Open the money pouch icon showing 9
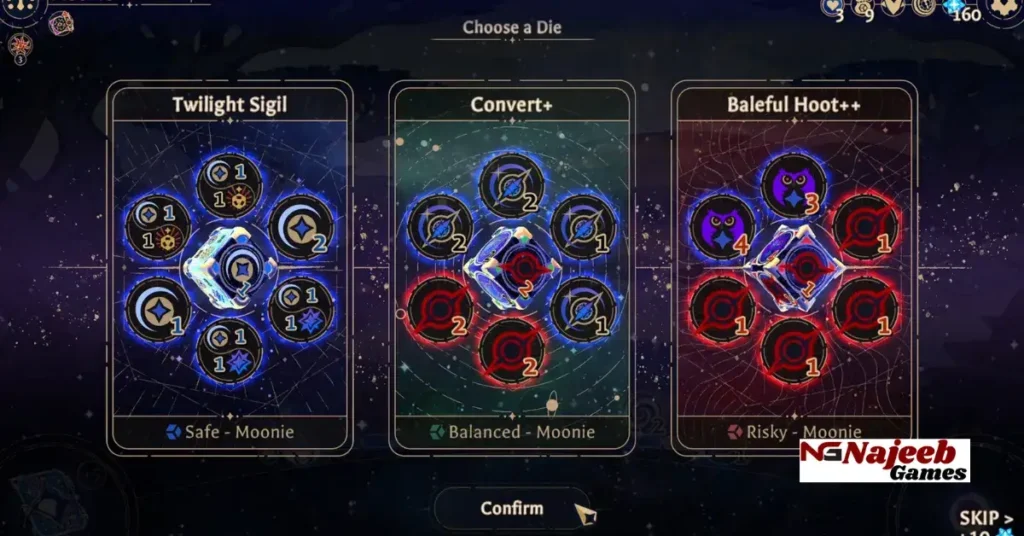1024x536 pixels. tap(863, 8)
